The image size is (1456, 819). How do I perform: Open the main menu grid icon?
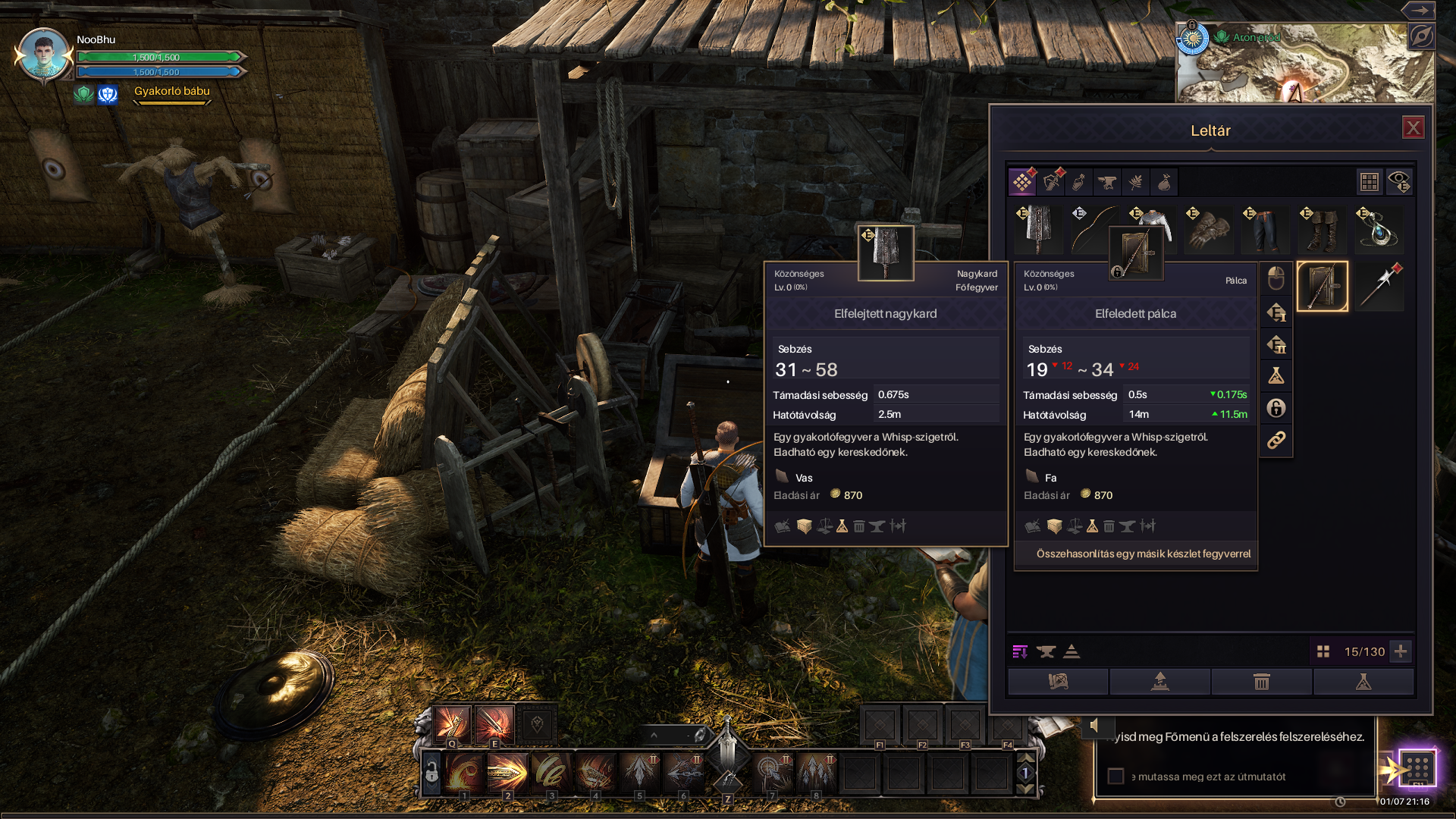pyautogui.click(x=1416, y=767)
